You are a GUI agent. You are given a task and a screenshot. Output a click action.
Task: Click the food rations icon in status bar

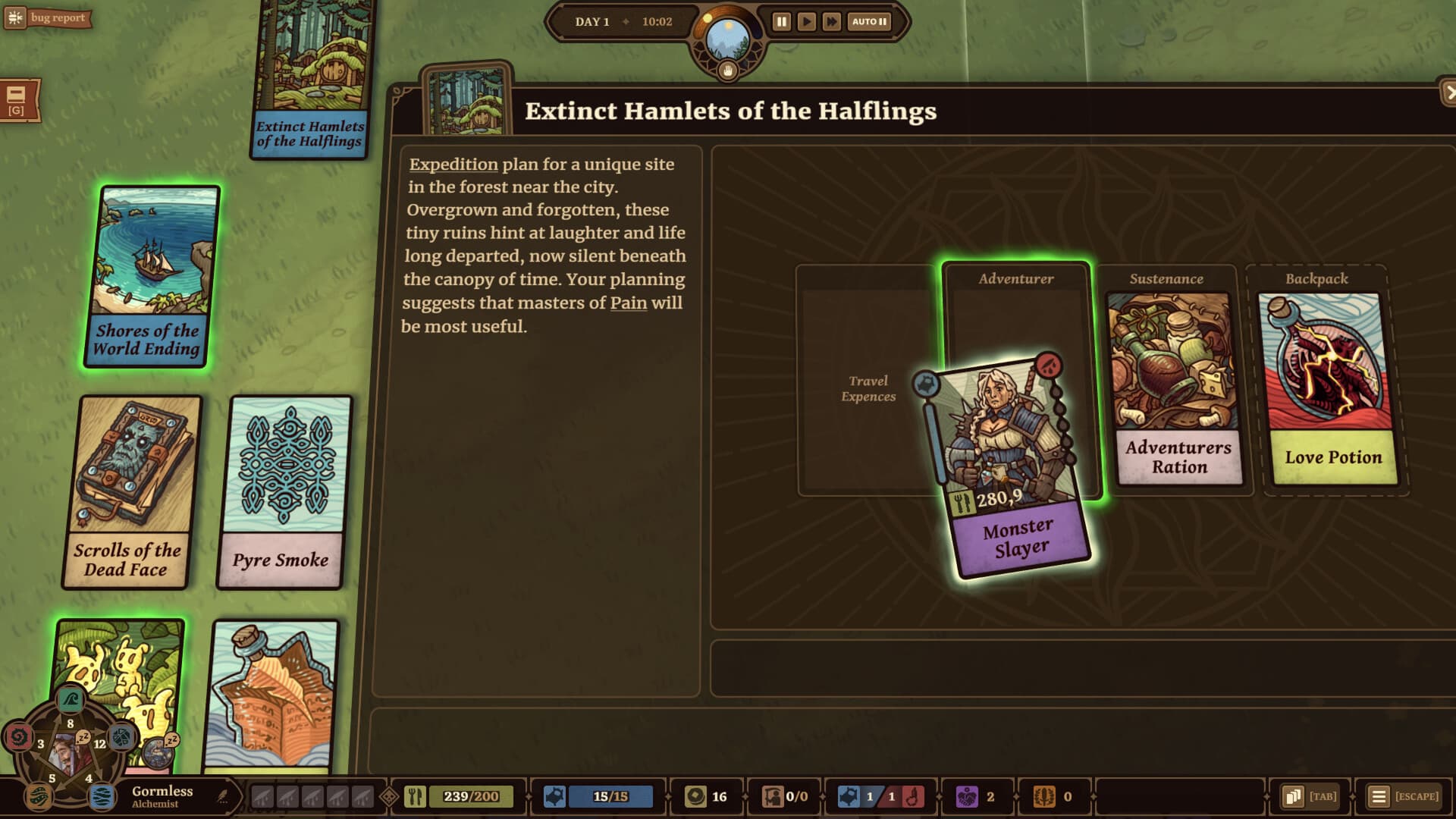(x=416, y=796)
